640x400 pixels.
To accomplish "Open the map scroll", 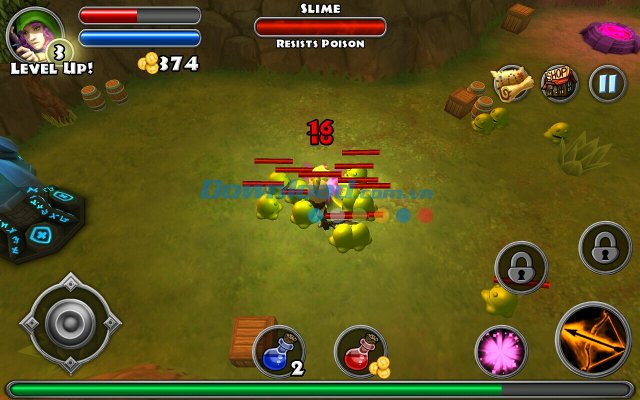I will [x=511, y=84].
